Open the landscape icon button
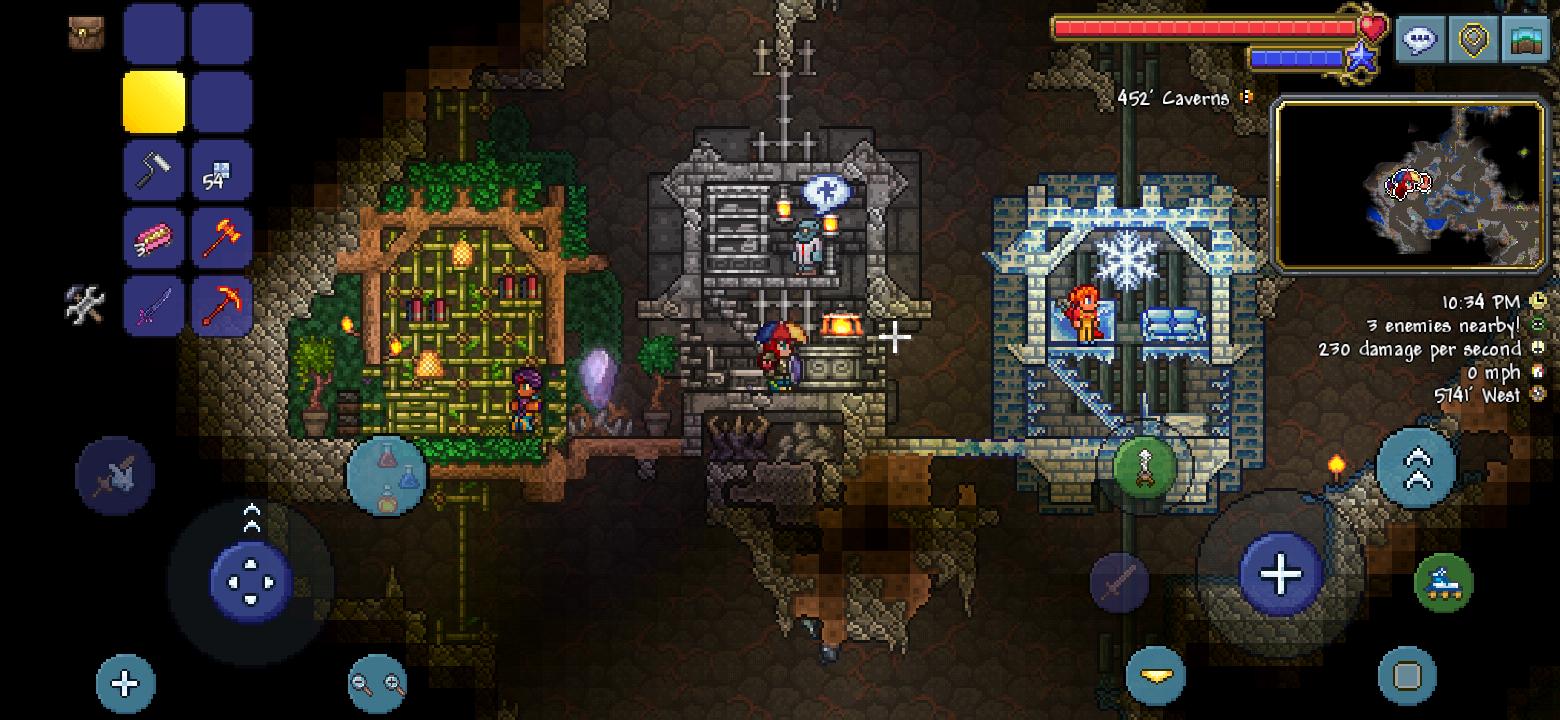Image resolution: width=1560 pixels, height=720 pixels. 1526,40
